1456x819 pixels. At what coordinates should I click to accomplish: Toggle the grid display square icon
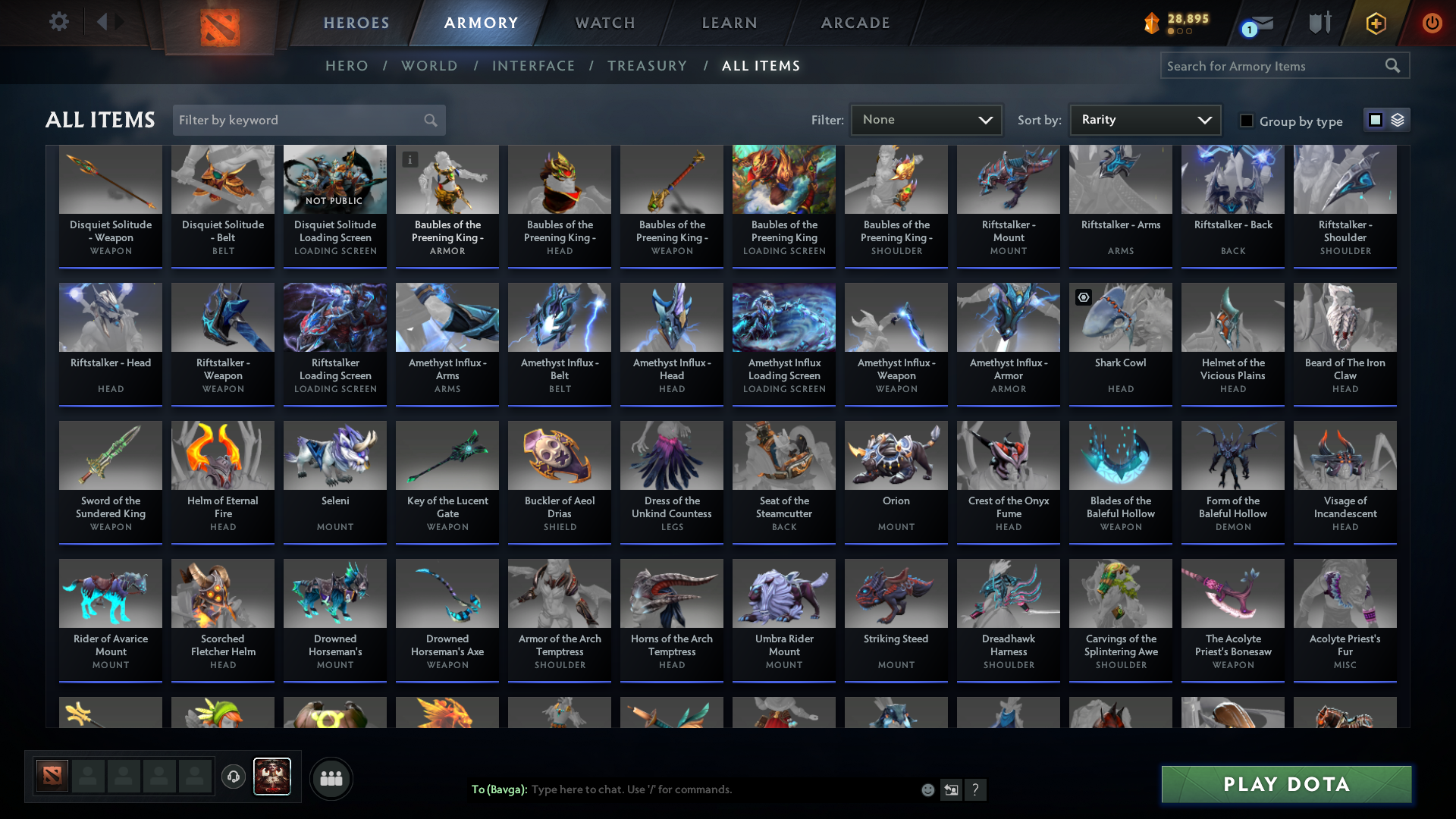click(x=1376, y=120)
